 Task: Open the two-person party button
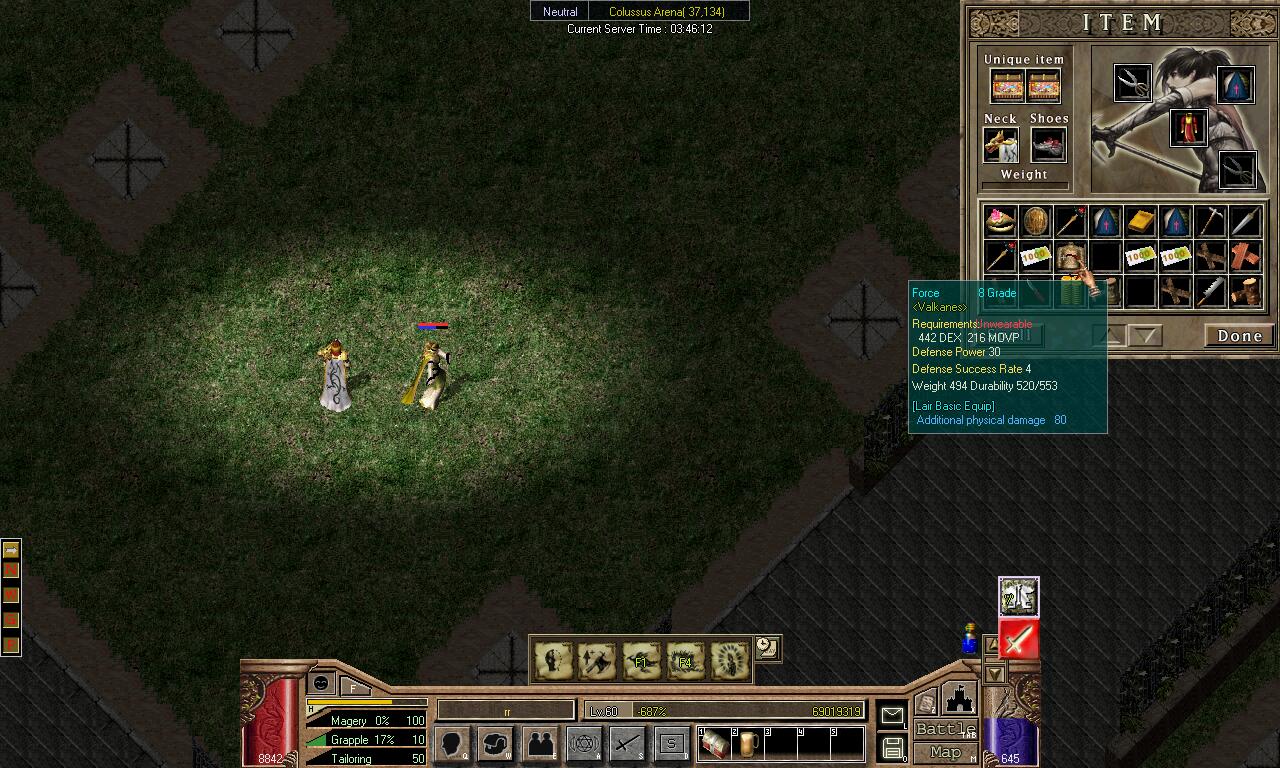[x=540, y=743]
